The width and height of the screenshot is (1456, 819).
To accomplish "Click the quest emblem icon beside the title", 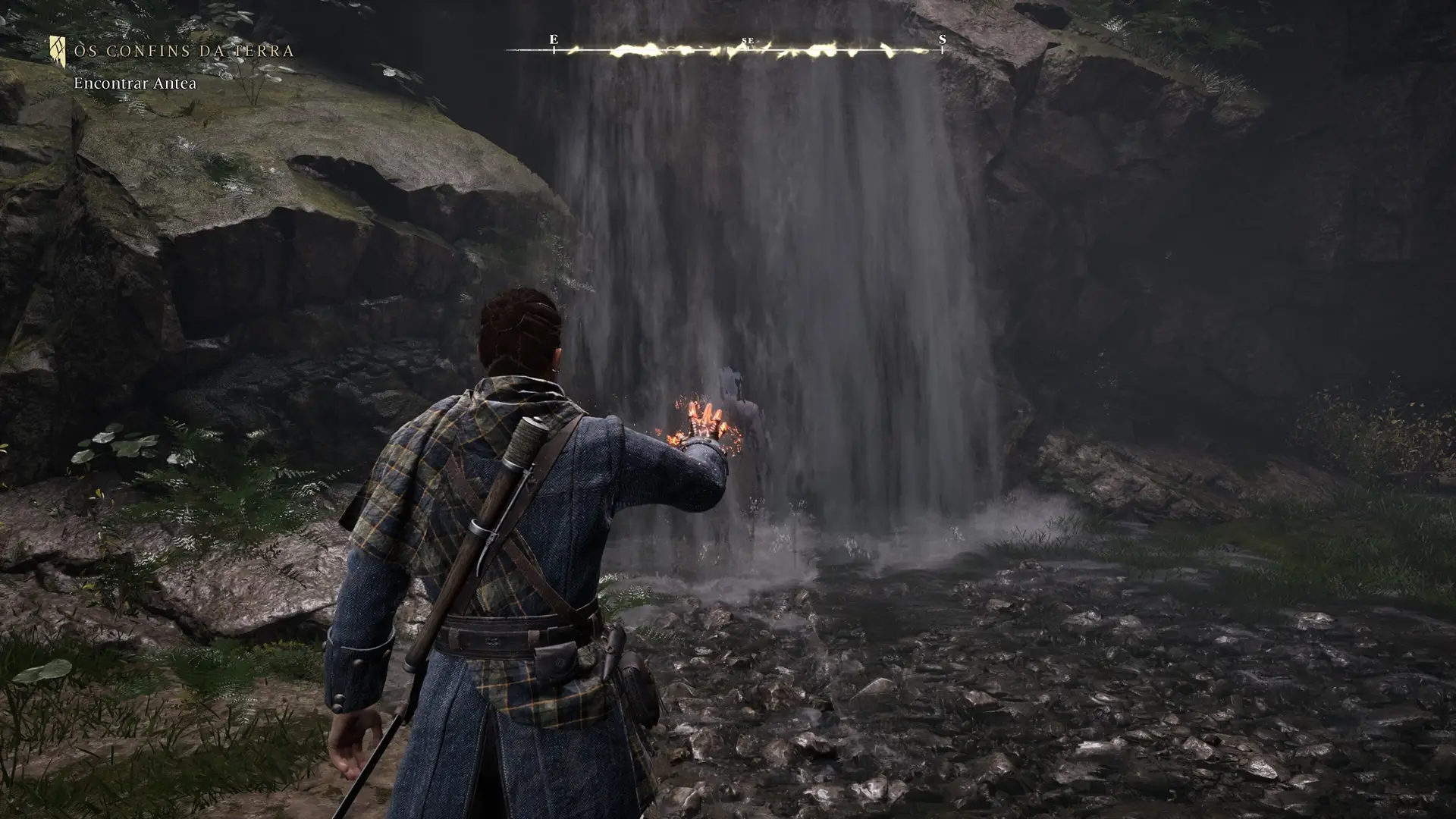I will coord(58,50).
